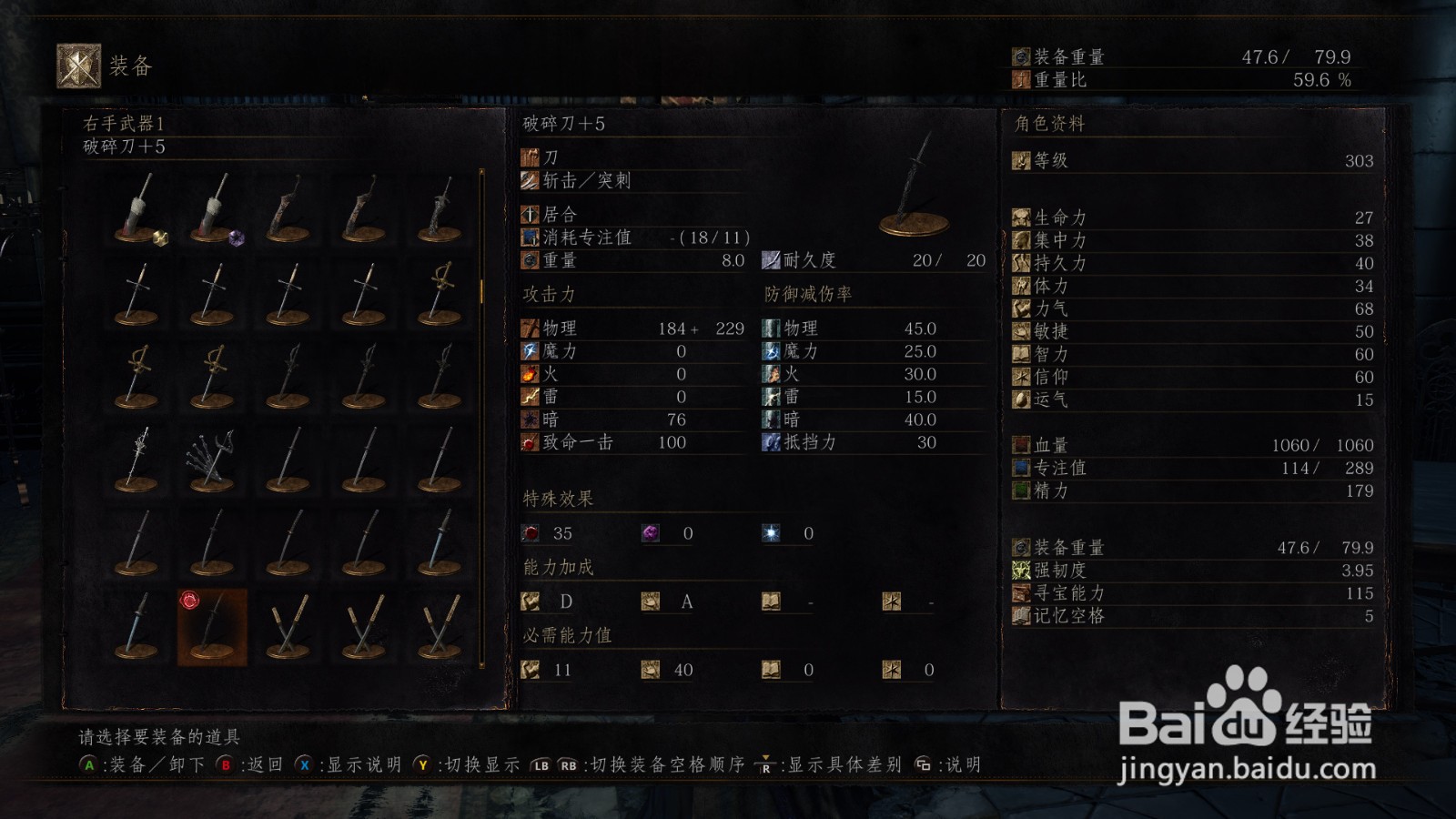Click the 角色资料 panel title

click(1051, 126)
